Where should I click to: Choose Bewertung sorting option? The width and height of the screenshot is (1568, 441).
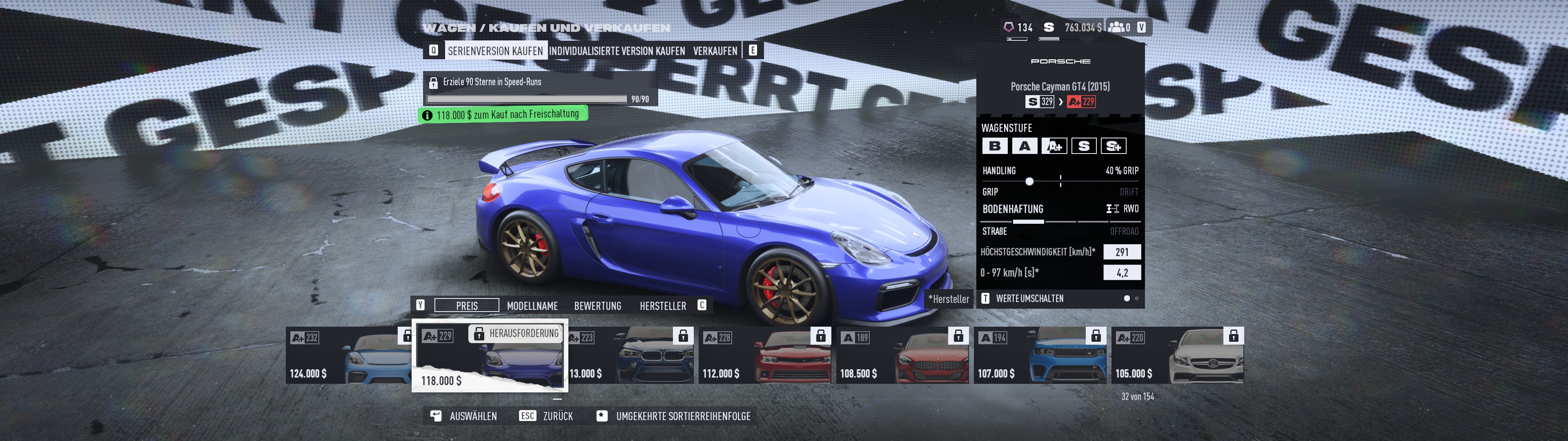597,306
